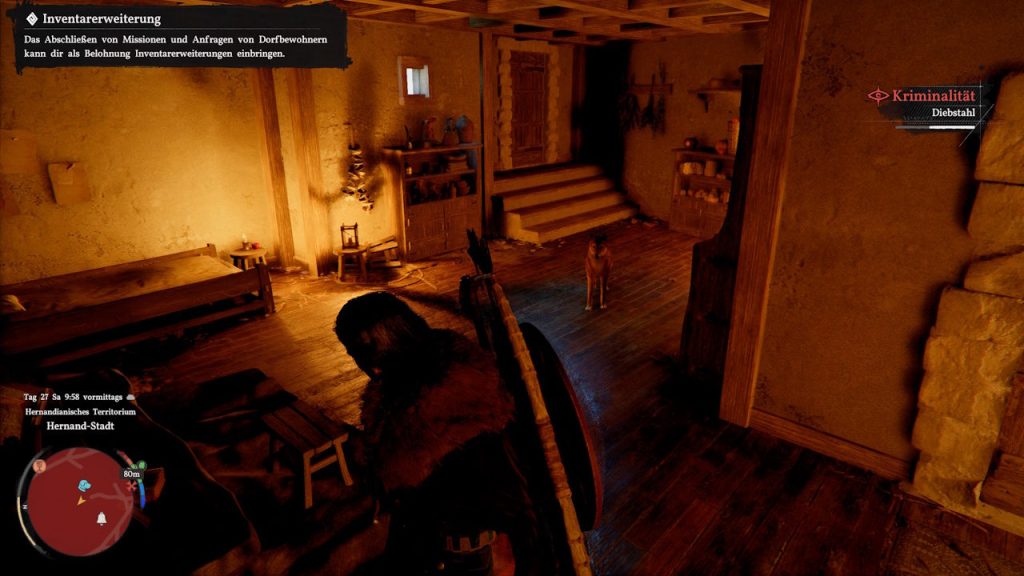This screenshot has height=576, width=1024.
Task: Click the blue dog marker on minimap
Action: (84, 486)
